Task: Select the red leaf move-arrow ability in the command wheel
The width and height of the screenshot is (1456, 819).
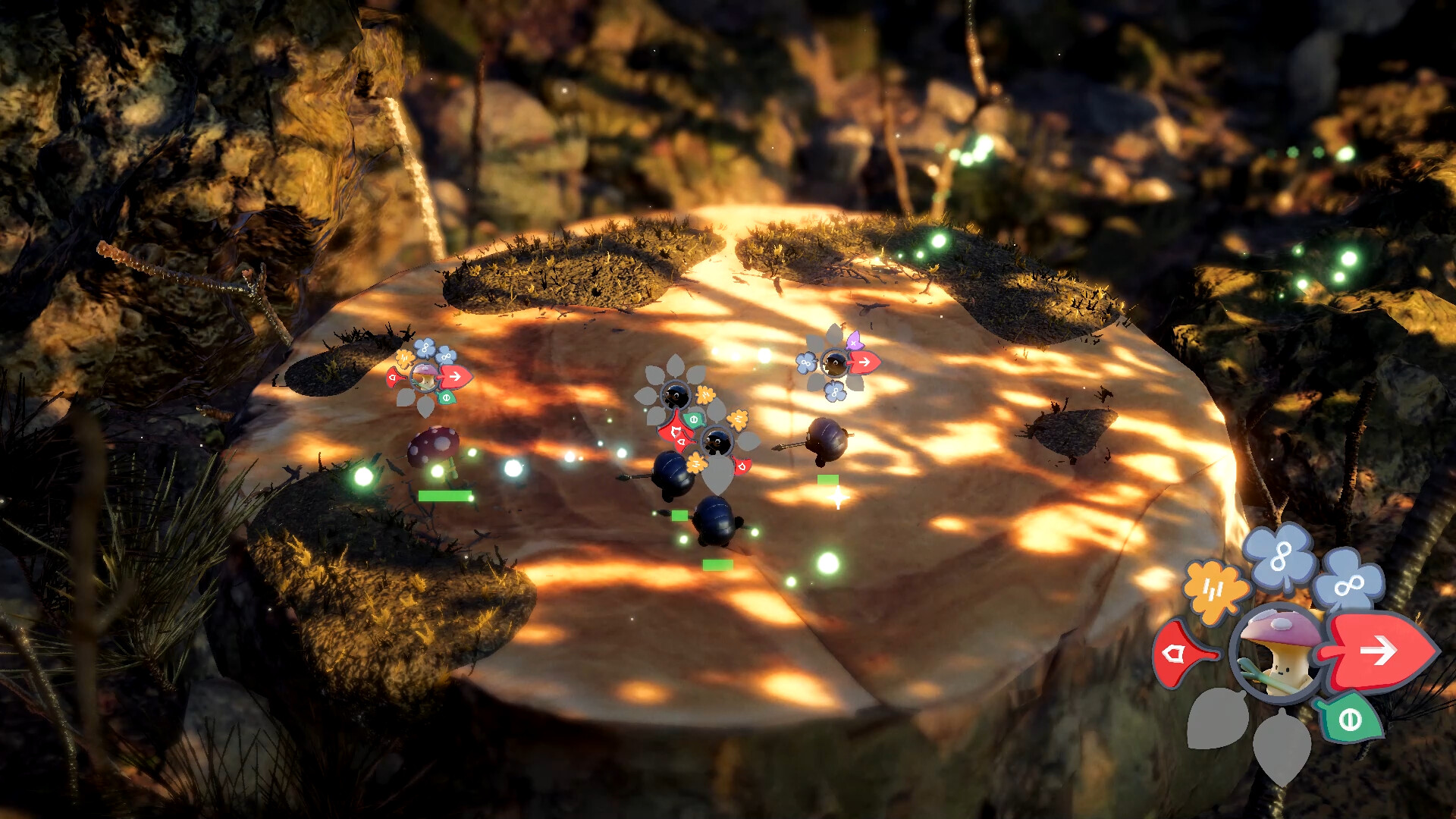Action: (x=1379, y=648)
